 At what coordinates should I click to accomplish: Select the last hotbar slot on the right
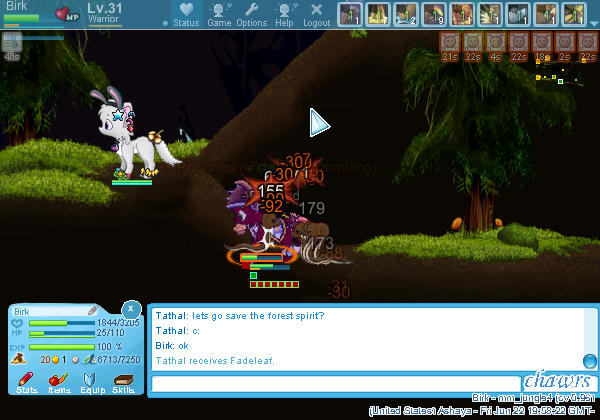[x=573, y=15]
